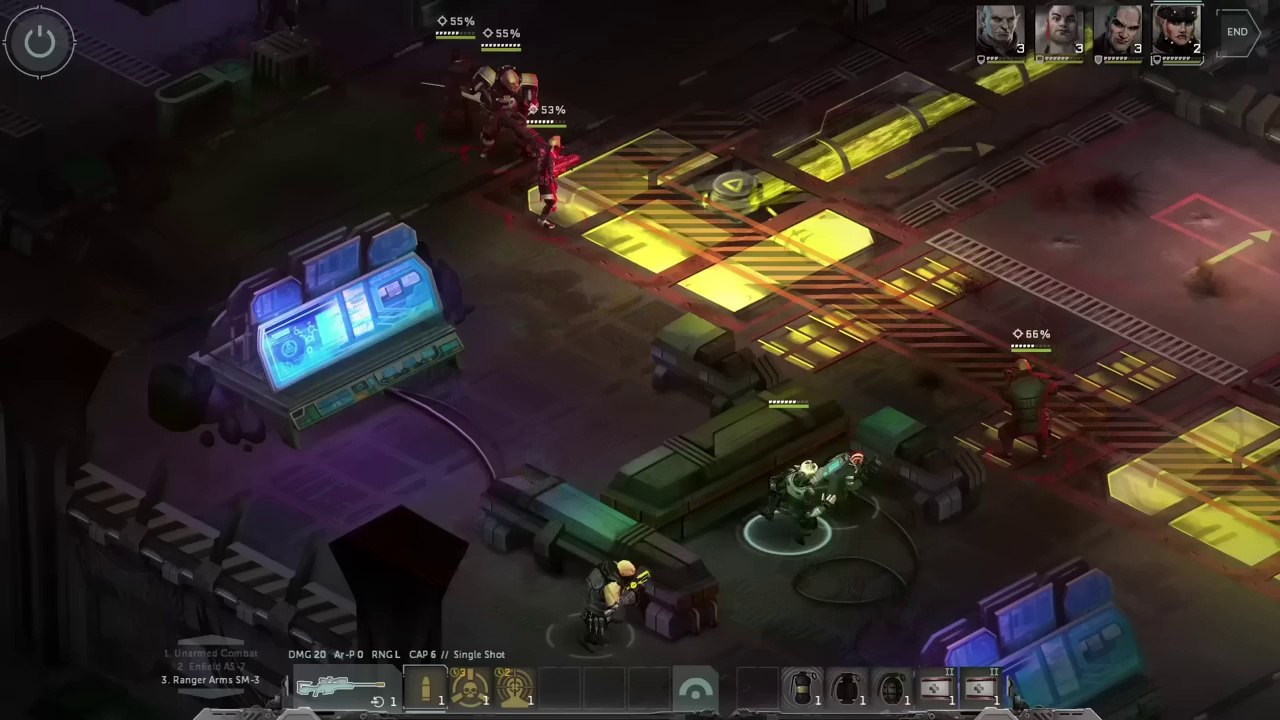Select the portrait with red face stripe
This screenshot has width=1280, height=720.
[1060, 31]
